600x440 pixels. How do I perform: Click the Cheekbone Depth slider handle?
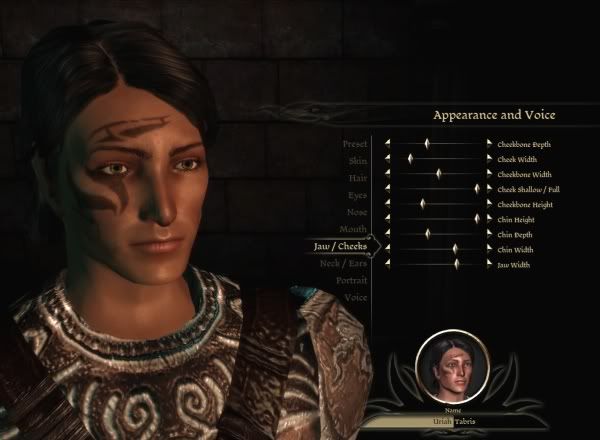click(x=427, y=144)
